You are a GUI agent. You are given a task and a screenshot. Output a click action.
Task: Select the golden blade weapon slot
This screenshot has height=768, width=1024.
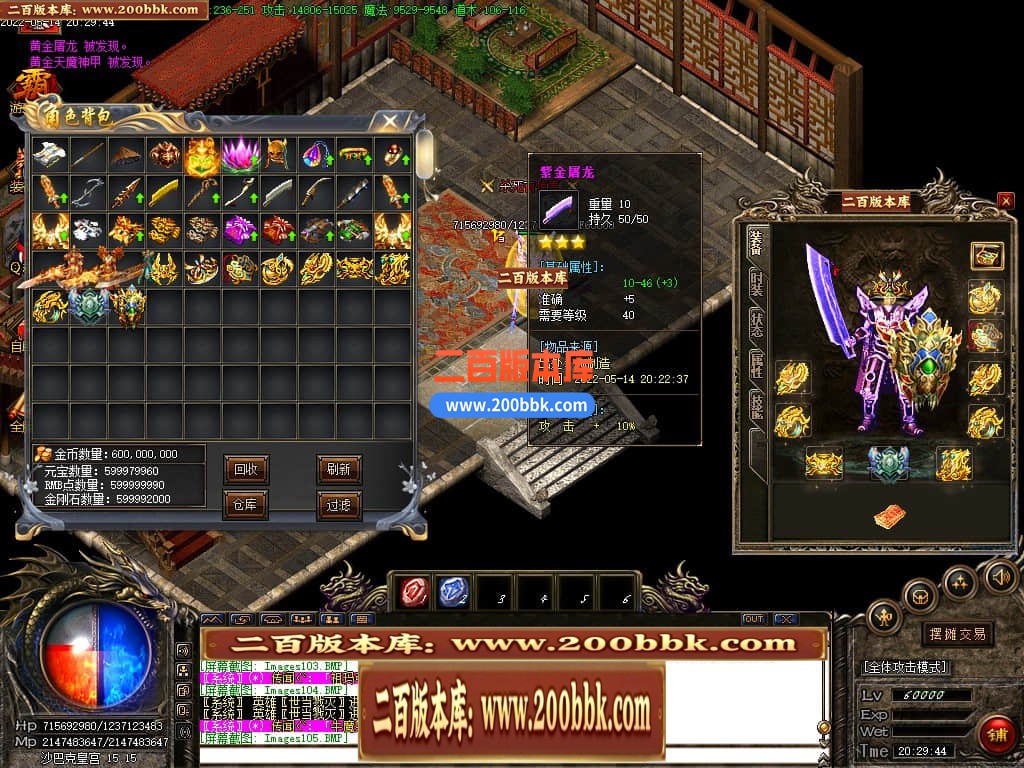pos(164,192)
